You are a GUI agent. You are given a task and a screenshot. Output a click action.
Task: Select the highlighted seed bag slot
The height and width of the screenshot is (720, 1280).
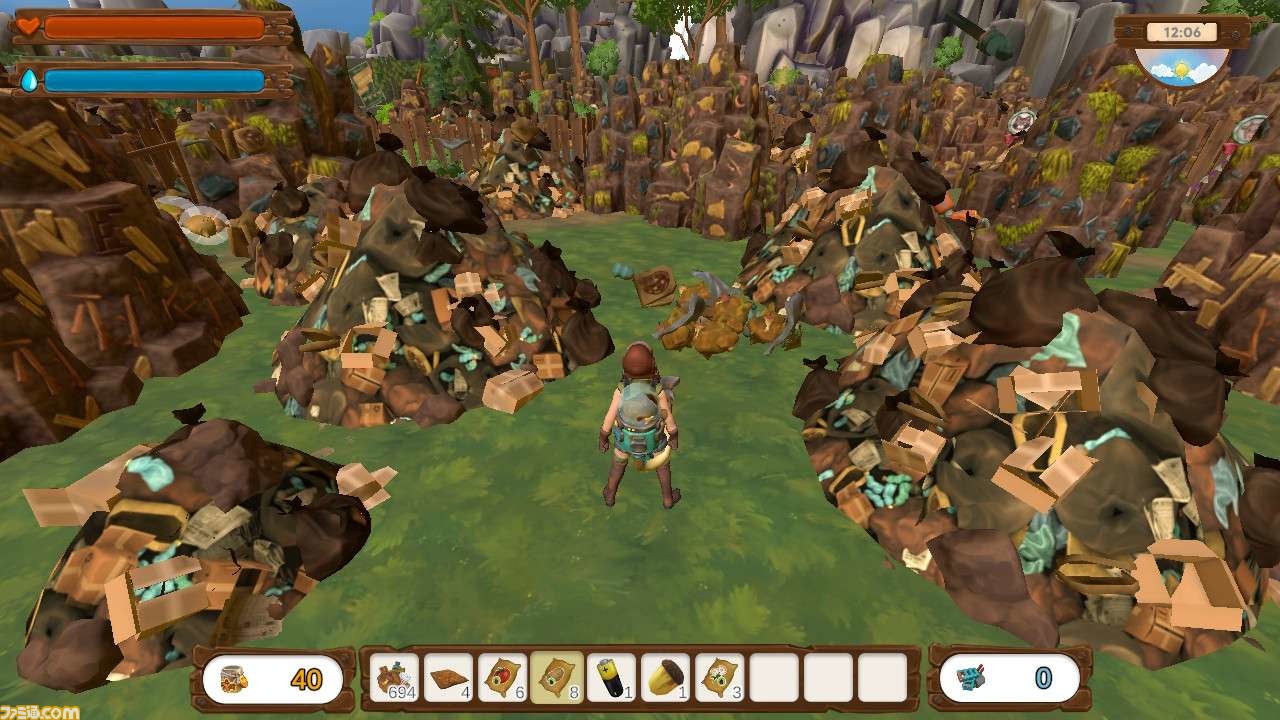point(557,678)
